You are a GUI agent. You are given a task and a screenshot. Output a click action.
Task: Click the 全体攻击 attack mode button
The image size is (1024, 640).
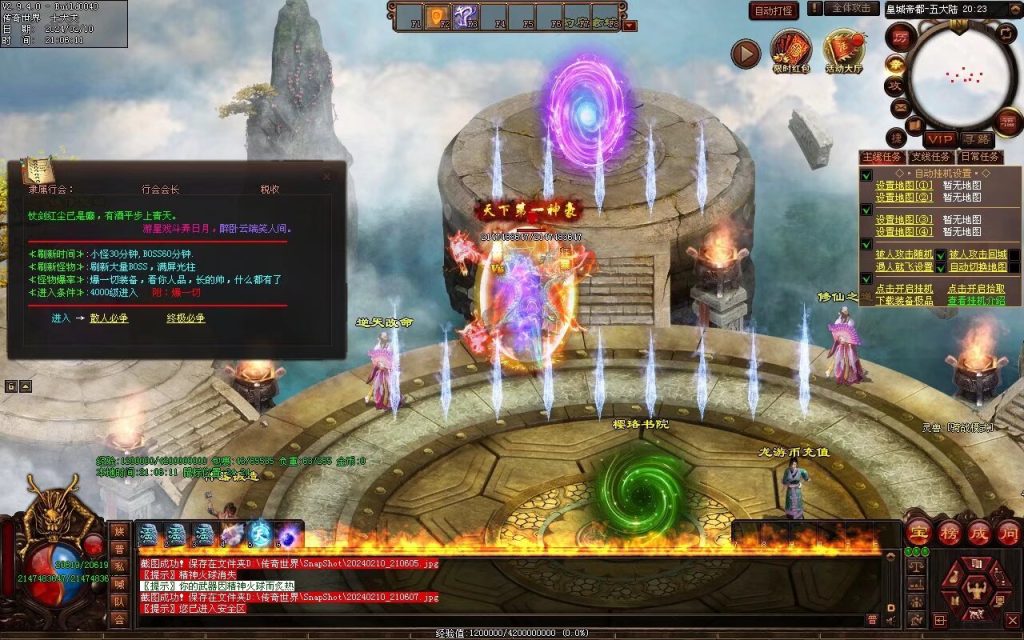[850, 9]
